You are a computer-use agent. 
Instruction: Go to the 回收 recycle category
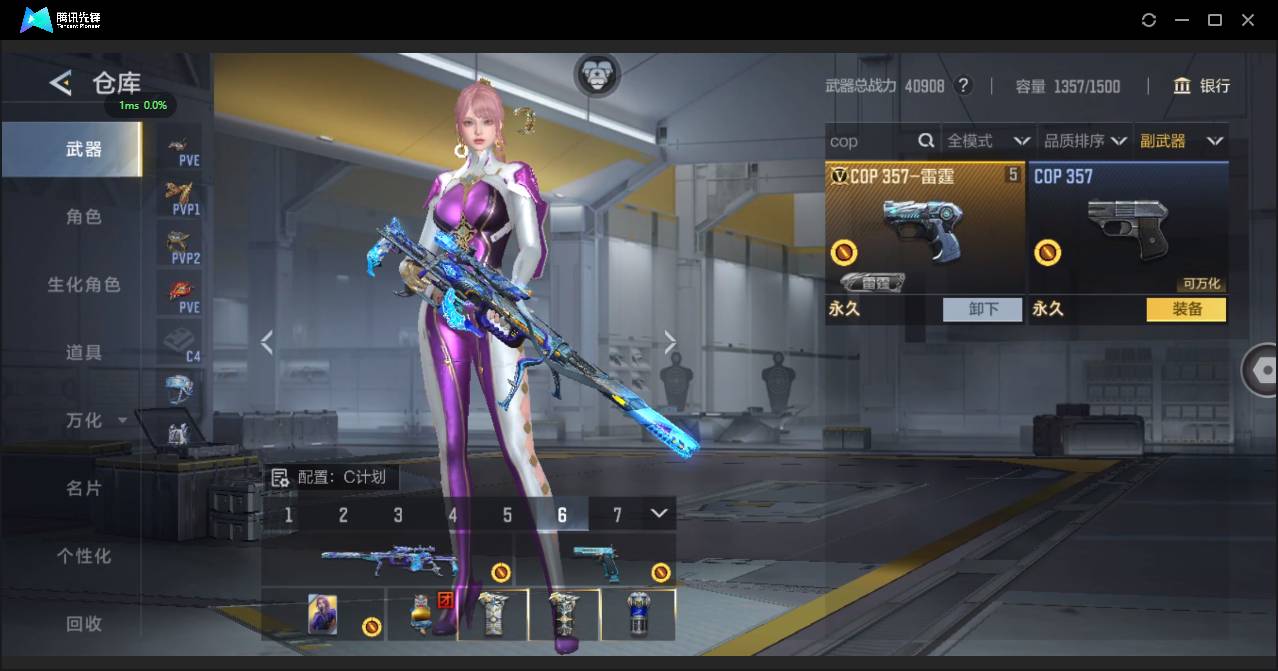pos(84,623)
